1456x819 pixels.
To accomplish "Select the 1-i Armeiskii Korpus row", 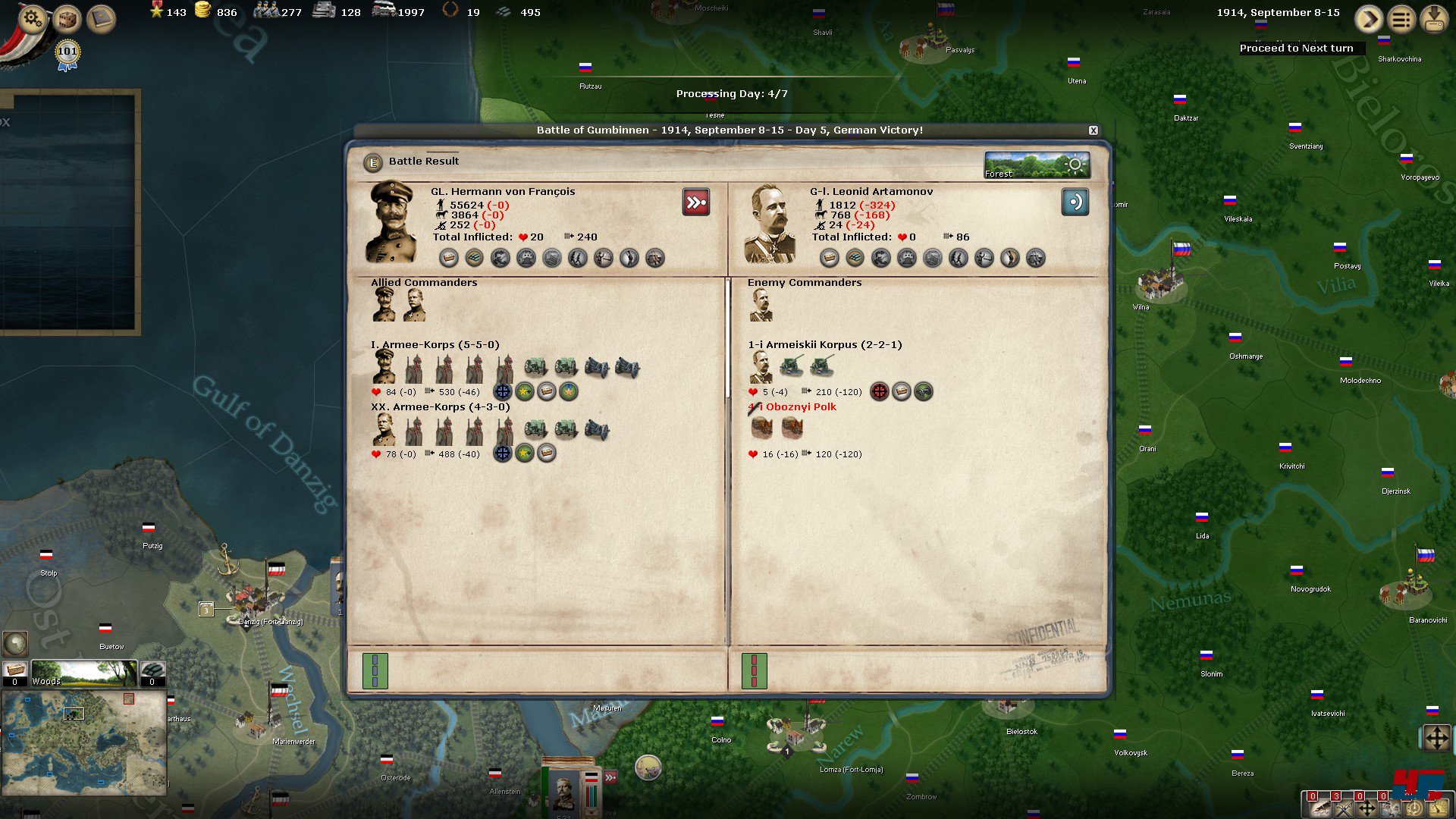I will pos(824,345).
